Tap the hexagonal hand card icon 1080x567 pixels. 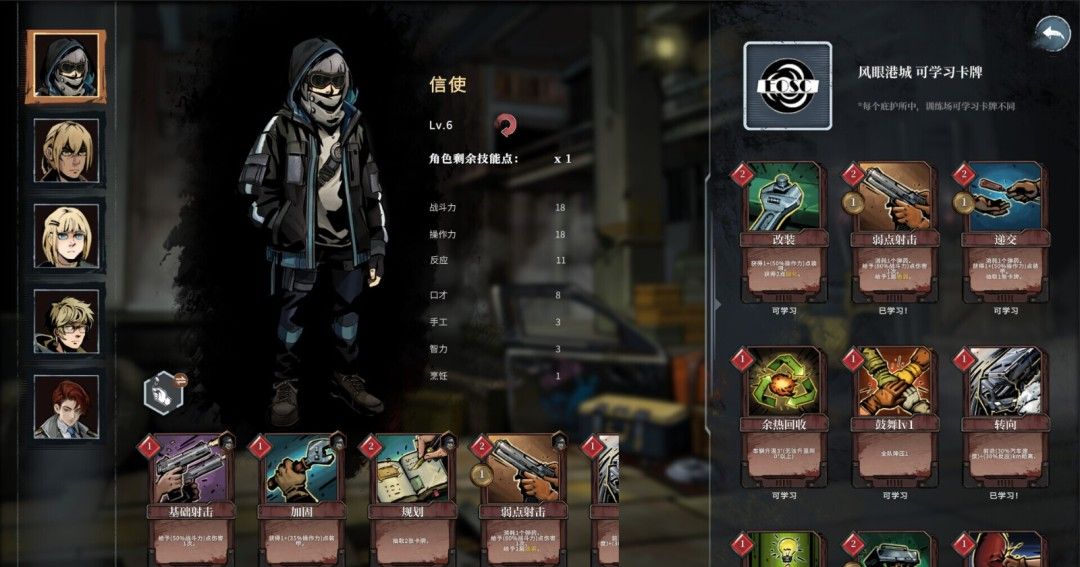click(162, 392)
